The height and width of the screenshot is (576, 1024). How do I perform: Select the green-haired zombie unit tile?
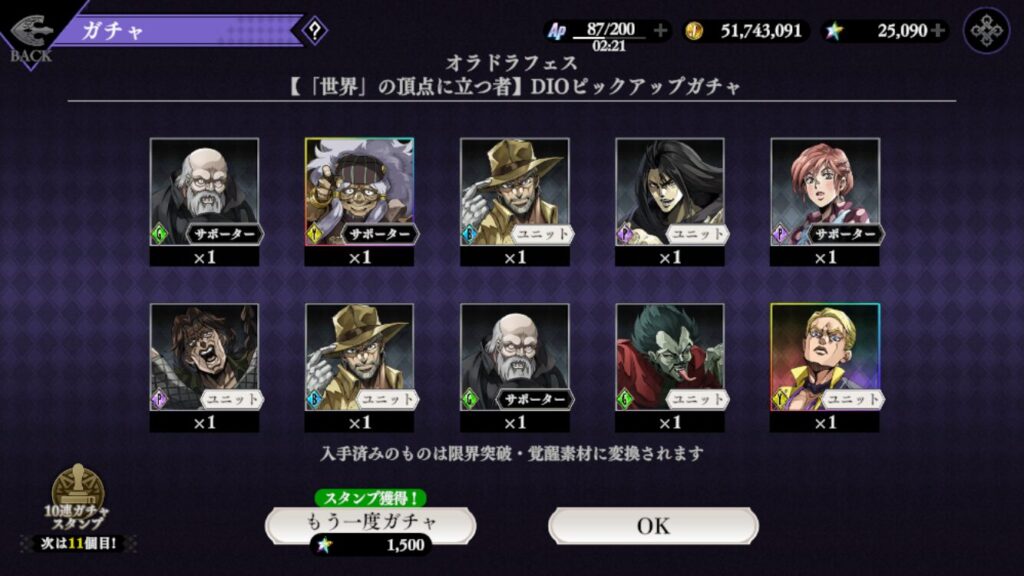click(669, 358)
